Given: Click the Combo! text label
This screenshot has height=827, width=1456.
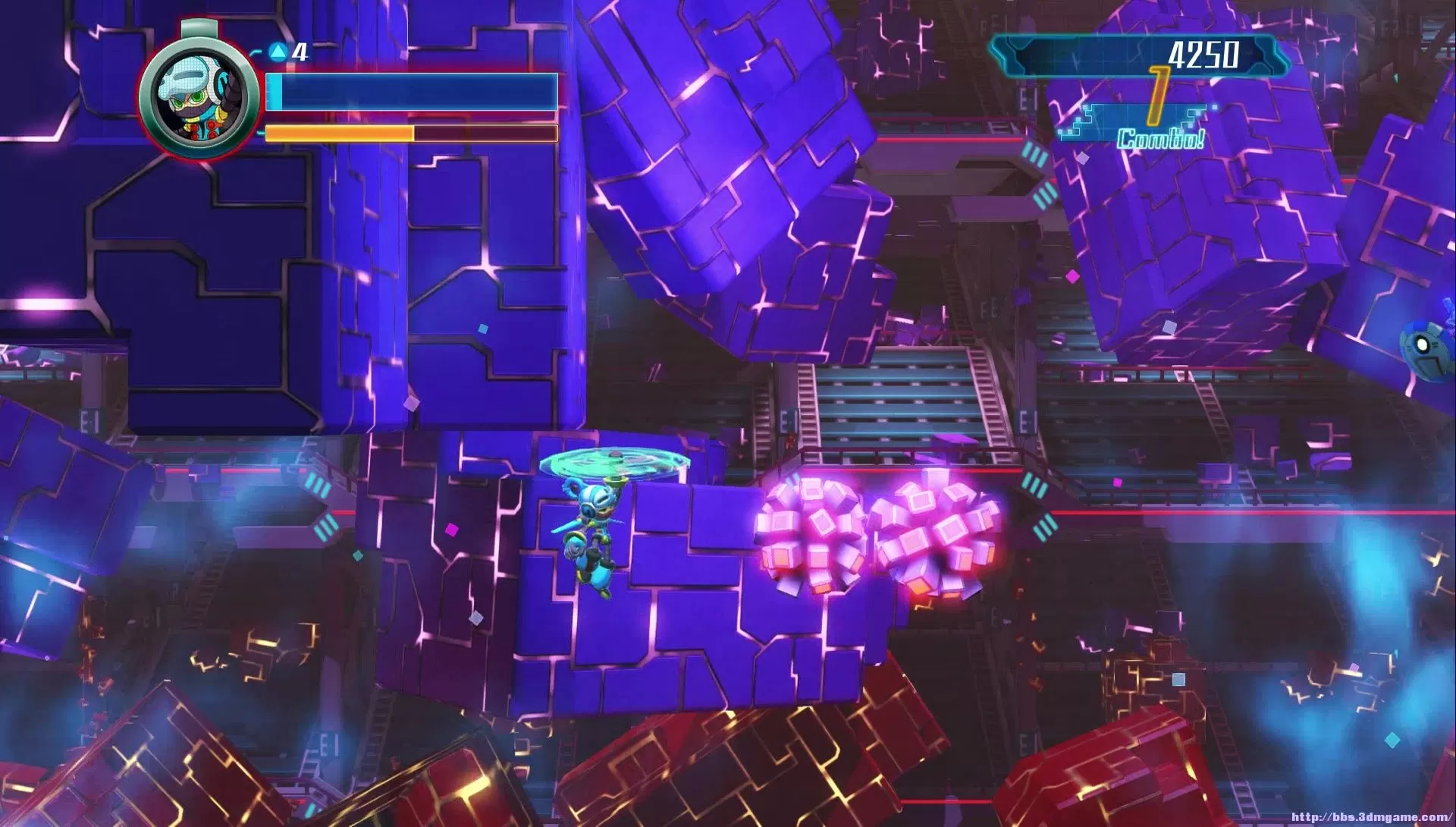Looking at the screenshot, I should (1159, 139).
